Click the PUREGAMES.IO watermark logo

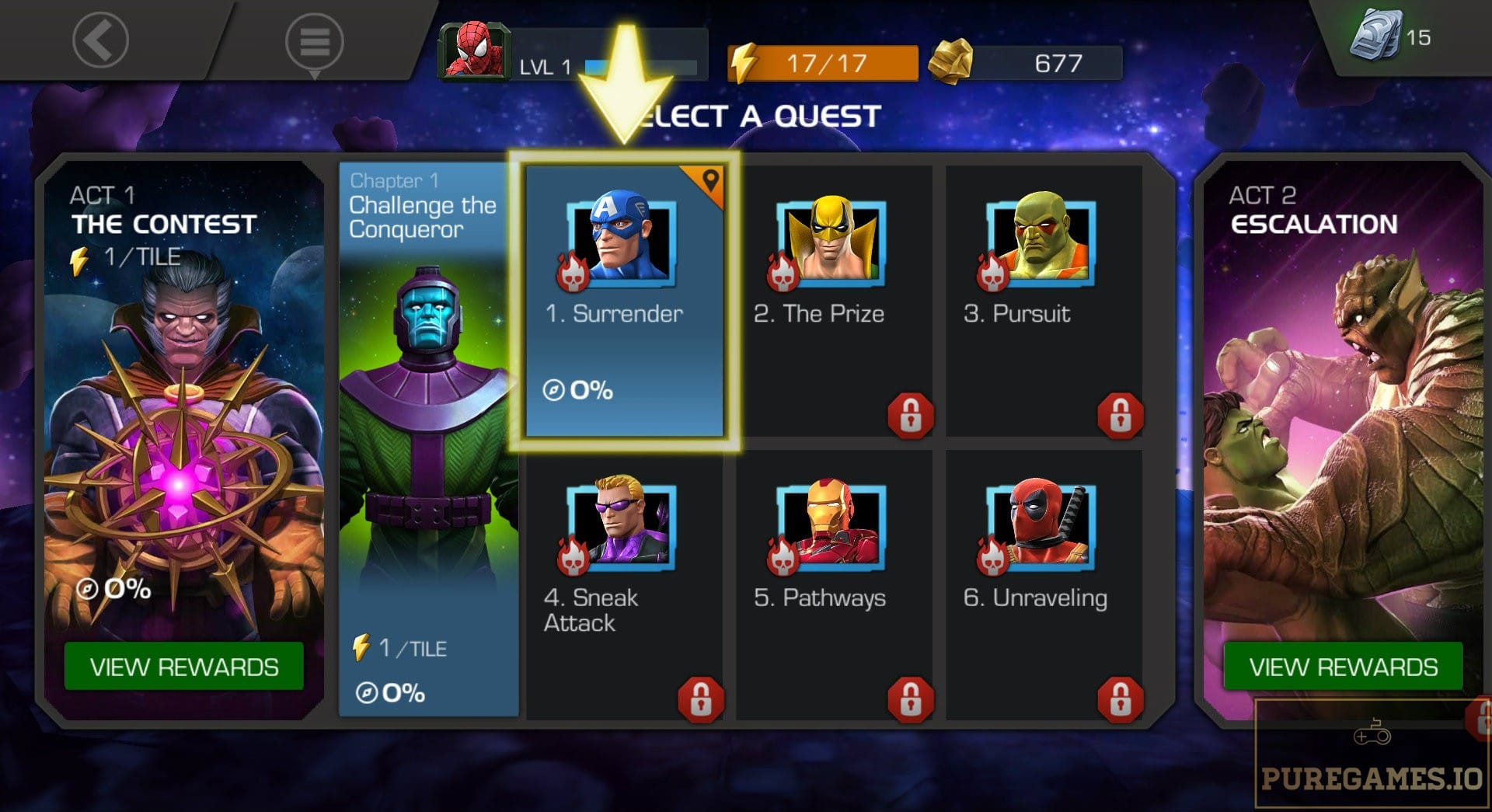point(1372,765)
